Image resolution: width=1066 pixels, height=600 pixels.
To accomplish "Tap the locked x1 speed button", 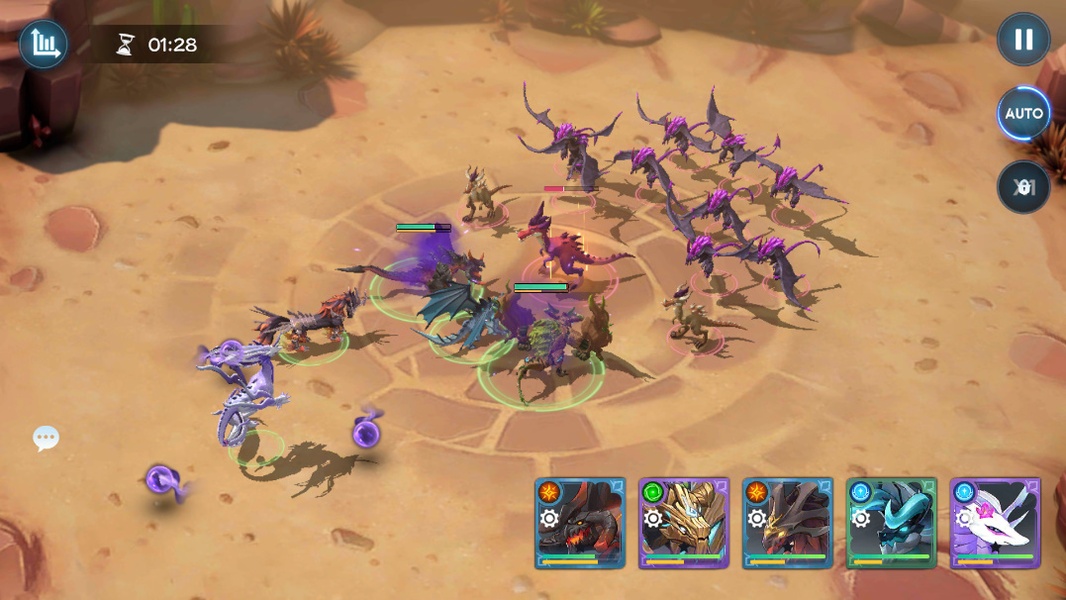I will click(x=1023, y=187).
